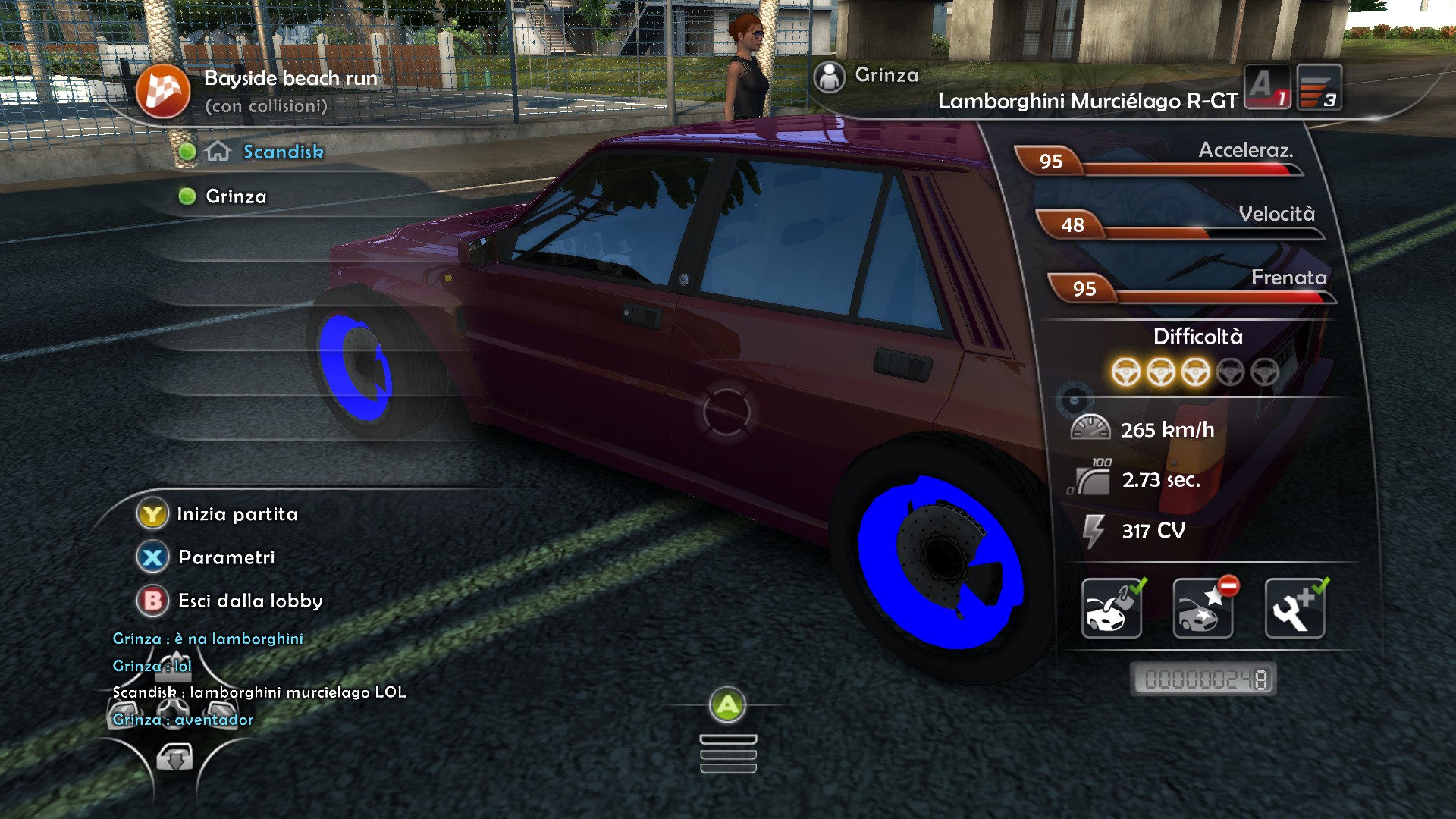Click the Scandisk player ready status light
The image size is (1456, 819).
188,151
